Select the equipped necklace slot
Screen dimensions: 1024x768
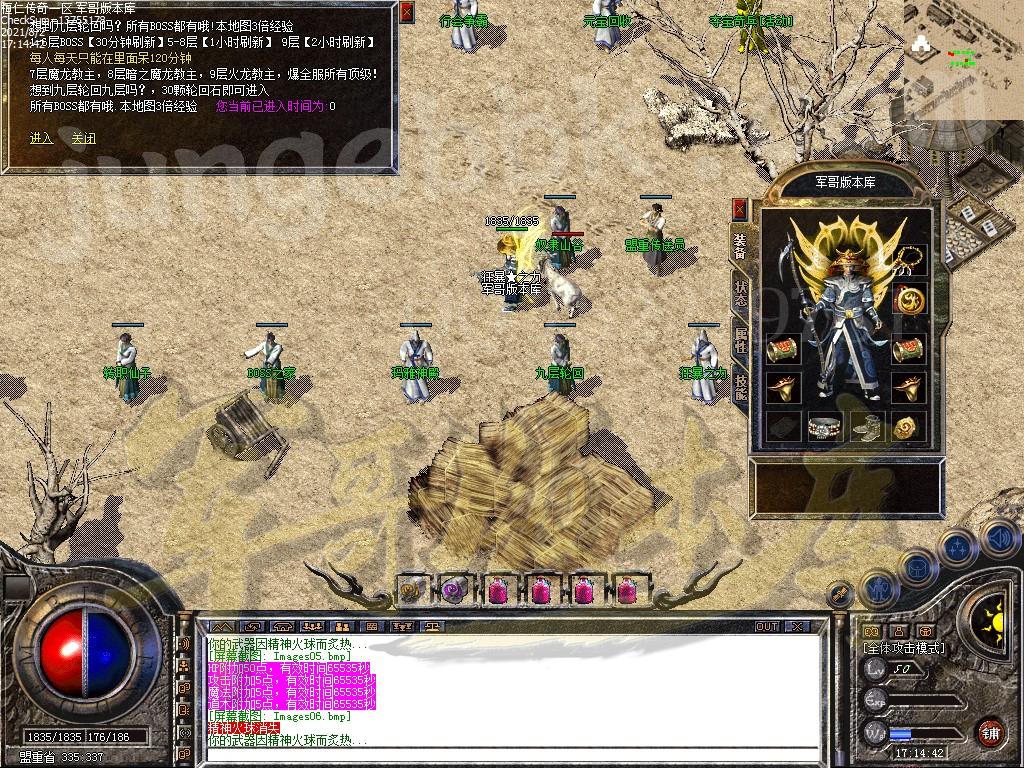[x=908, y=261]
